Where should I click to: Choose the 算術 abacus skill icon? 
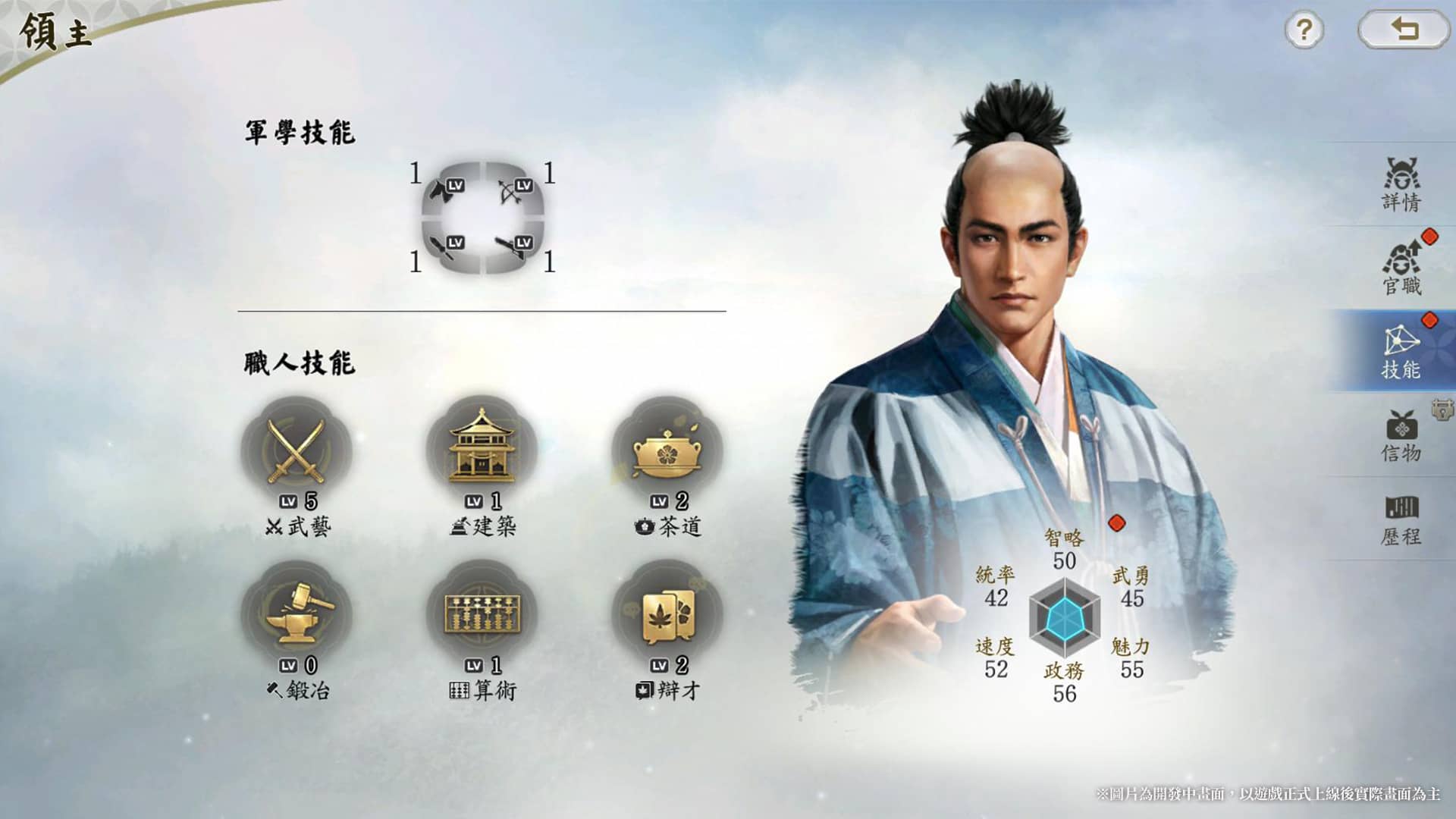tap(482, 615)
